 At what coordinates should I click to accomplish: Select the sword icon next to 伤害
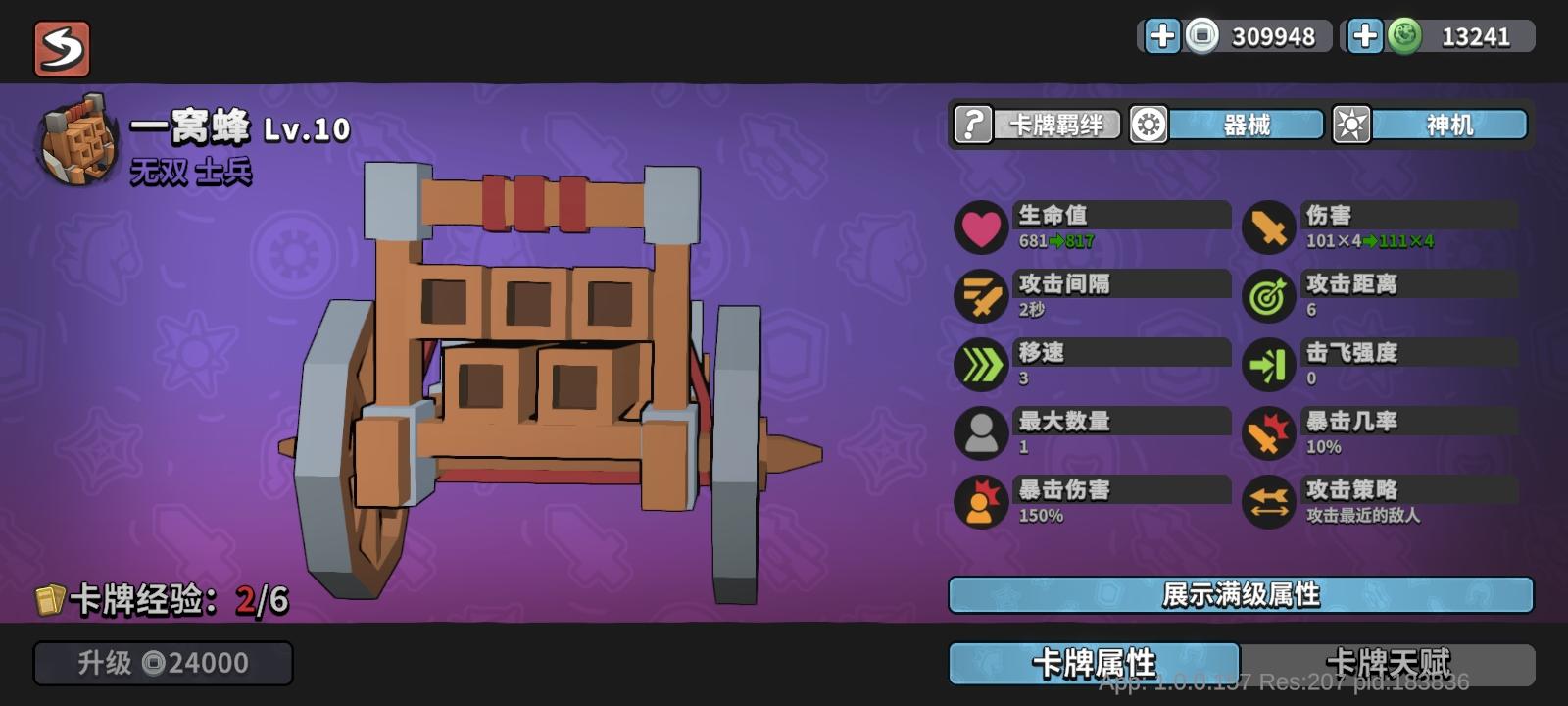[1267, 227]
